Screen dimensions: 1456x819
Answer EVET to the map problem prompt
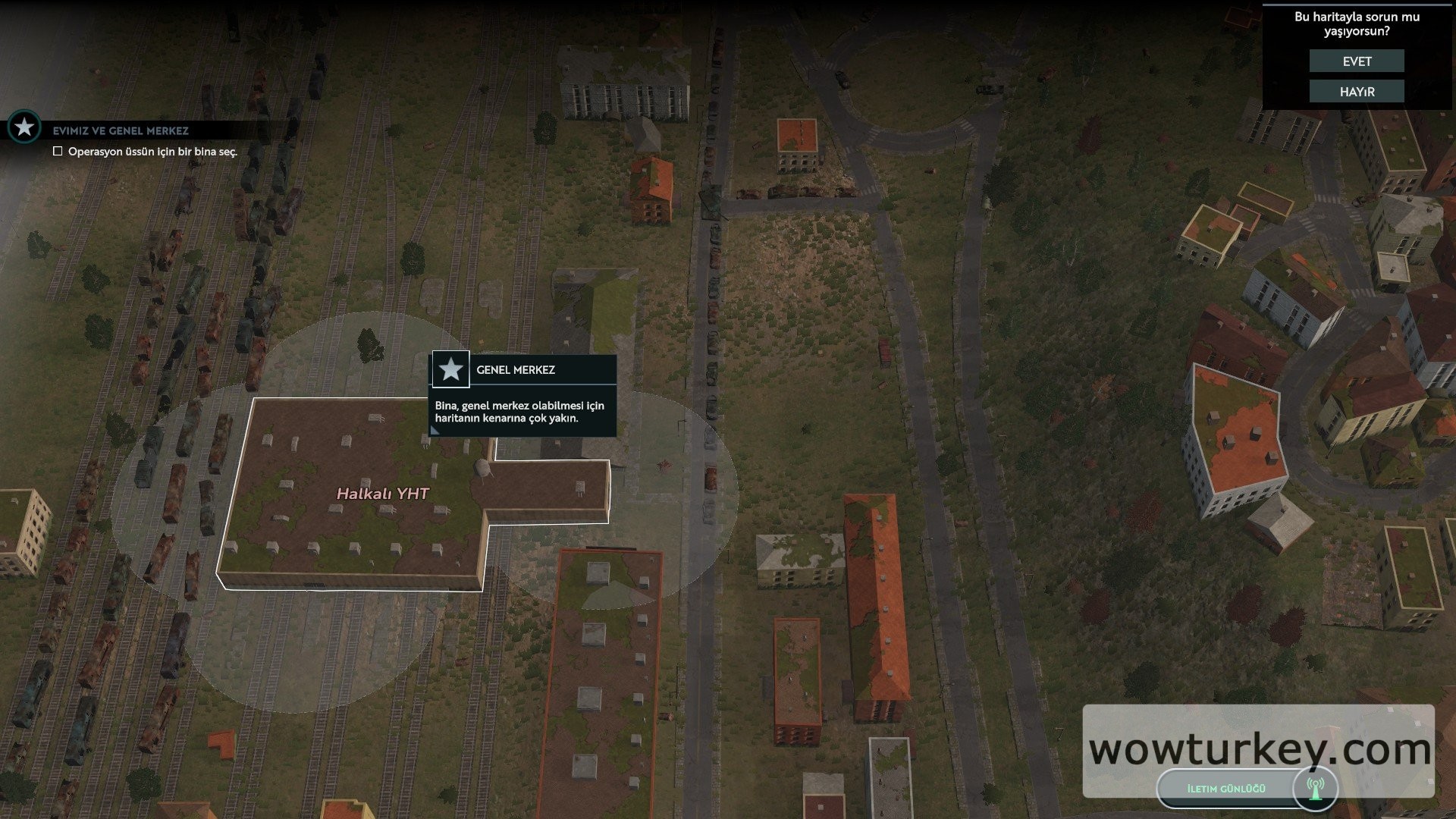pos(1357,61)
